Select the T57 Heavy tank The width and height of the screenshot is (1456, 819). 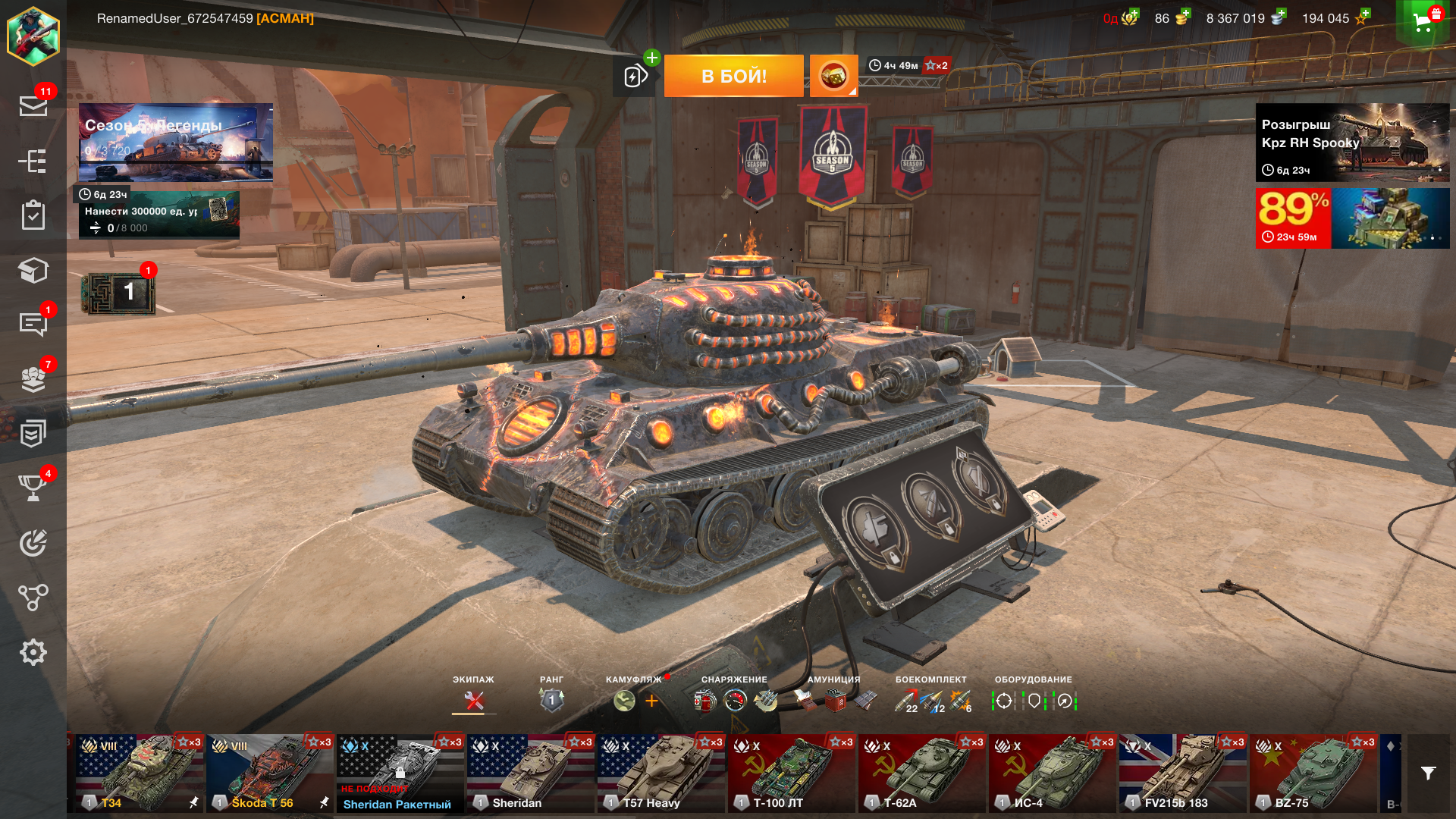coord(661,773)
